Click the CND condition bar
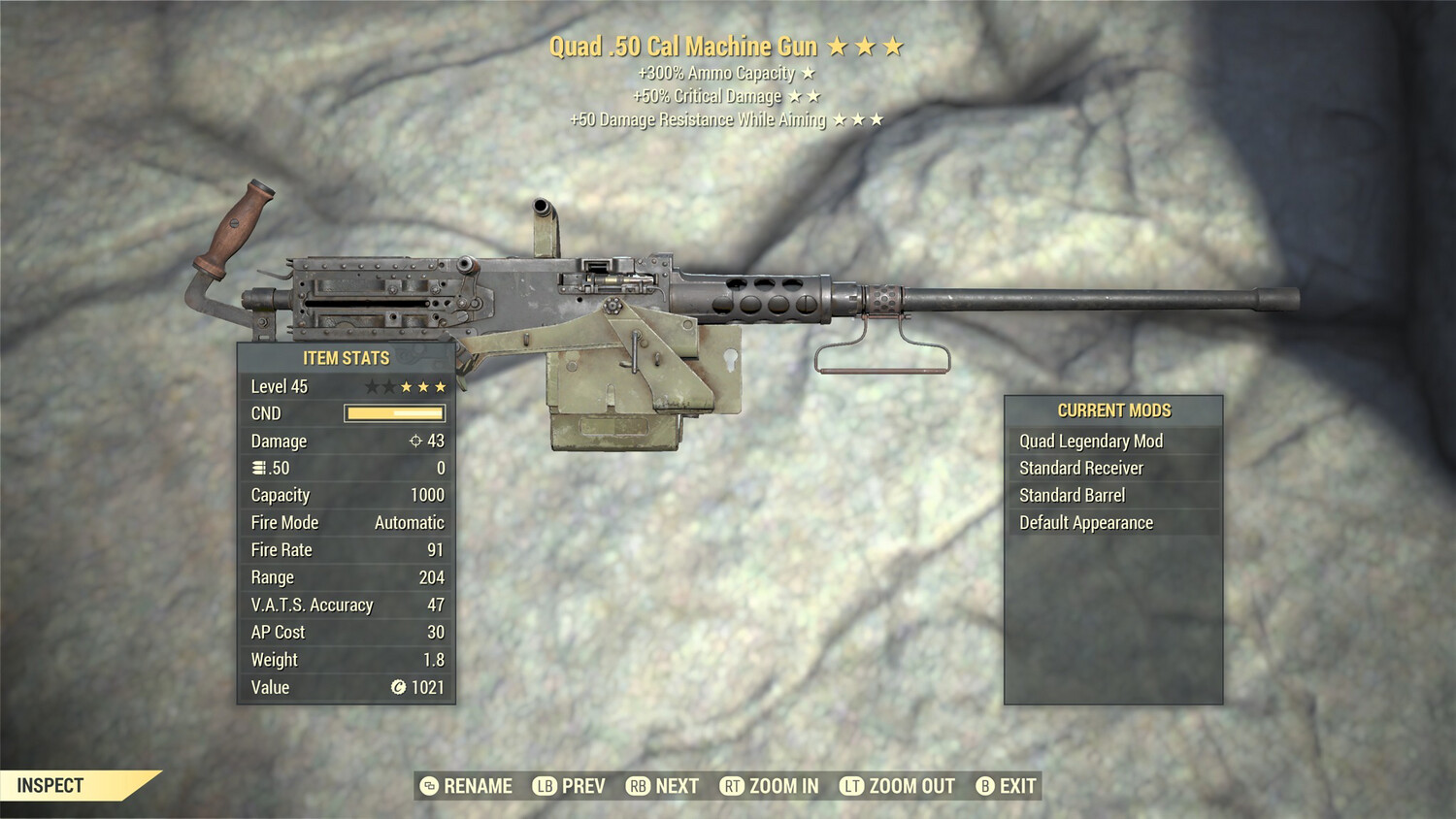This screenshot has width=1456, height=819. [392, 413]
